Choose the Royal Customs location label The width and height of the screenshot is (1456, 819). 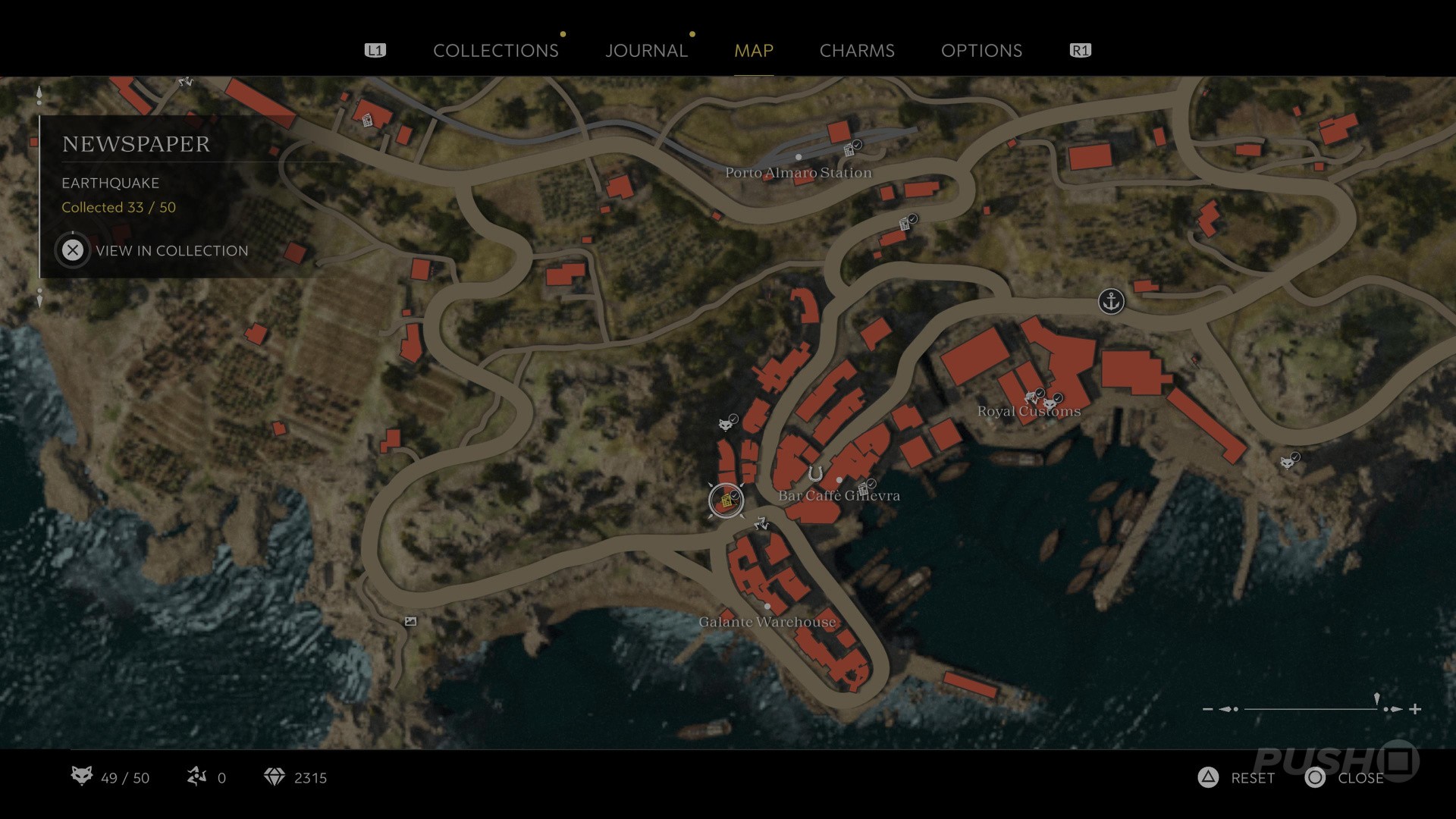click(1028, 412)
